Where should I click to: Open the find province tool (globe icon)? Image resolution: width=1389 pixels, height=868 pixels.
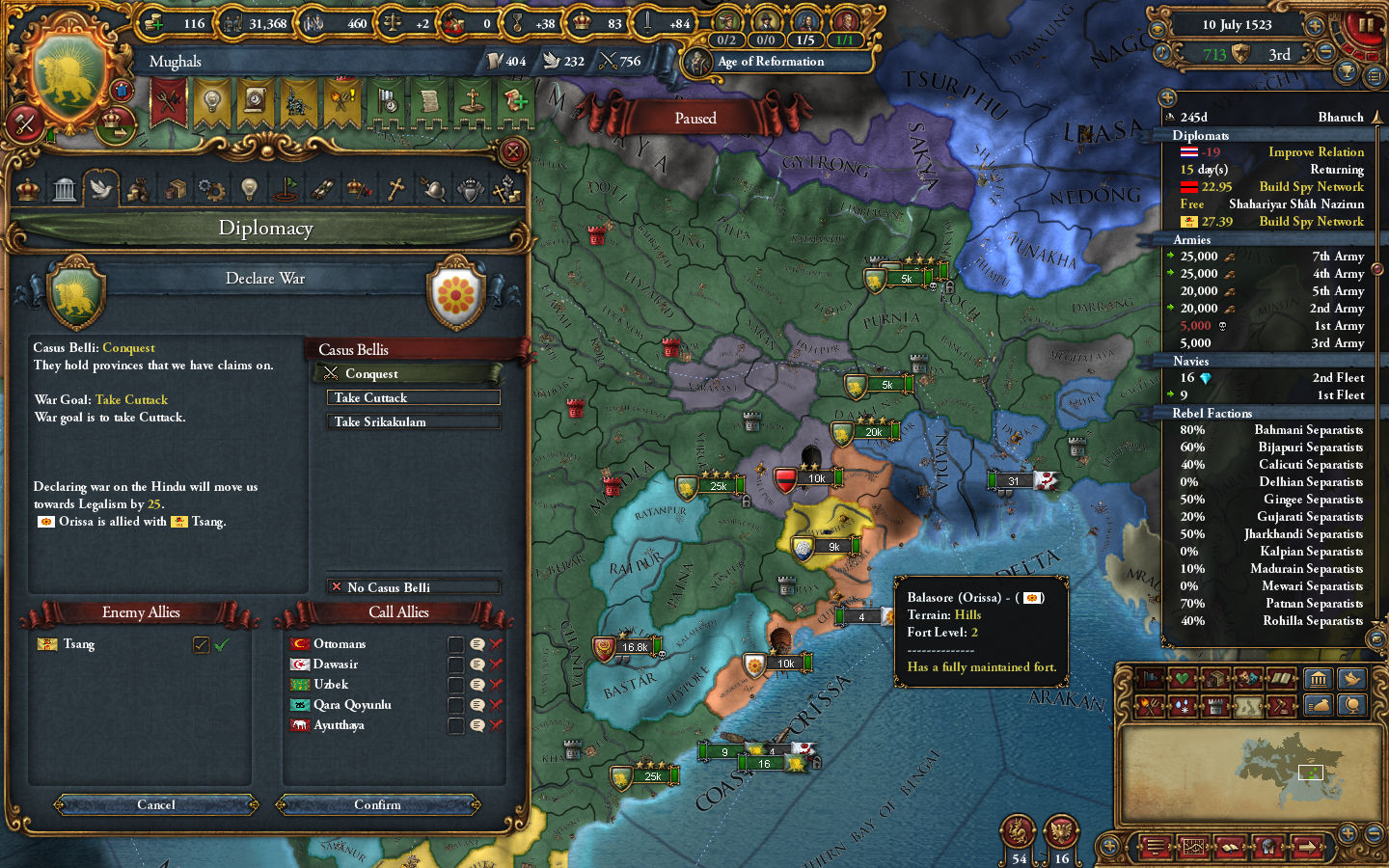tap(1351, 705)
